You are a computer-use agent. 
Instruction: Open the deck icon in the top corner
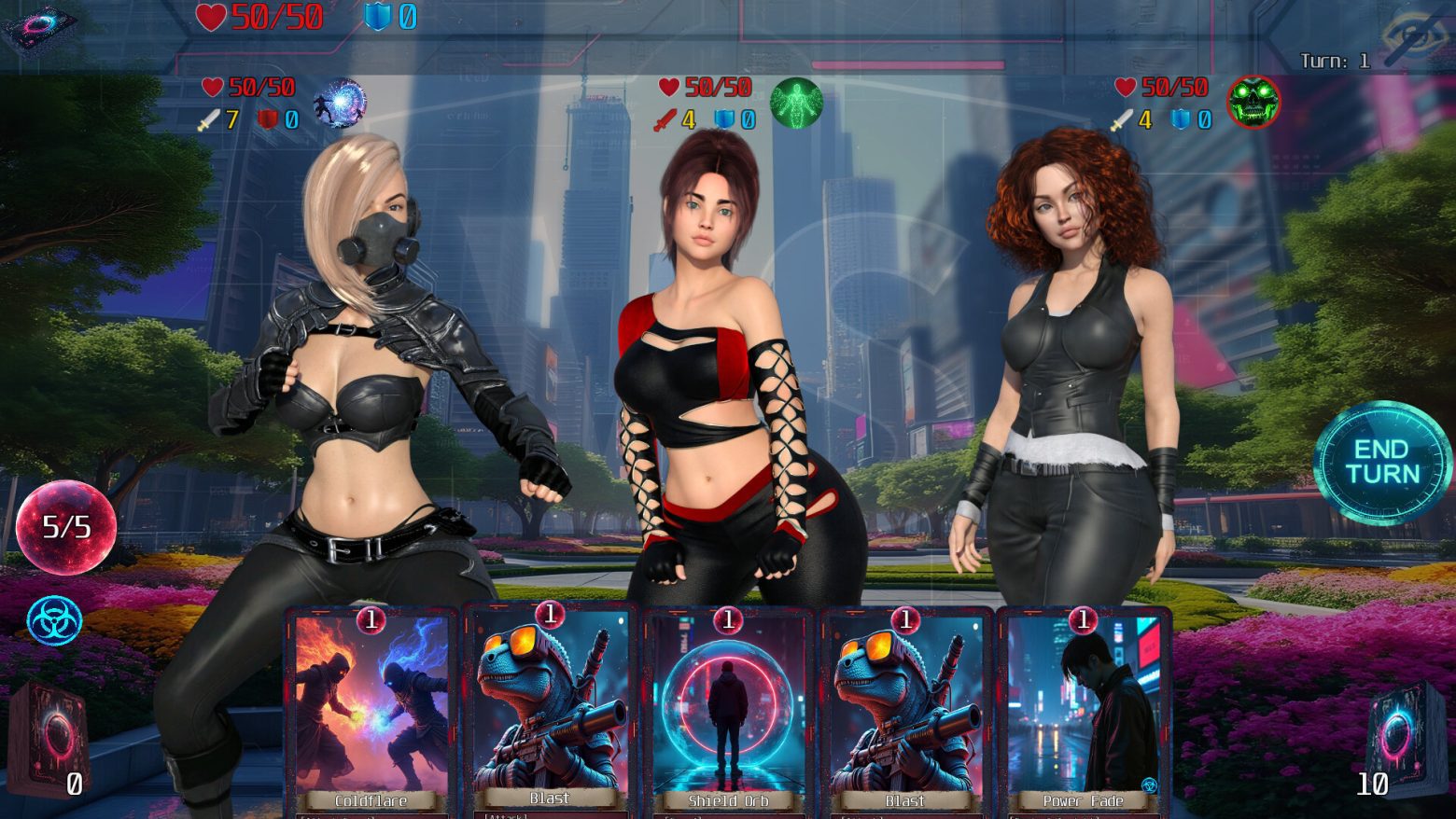pos(39,28)
